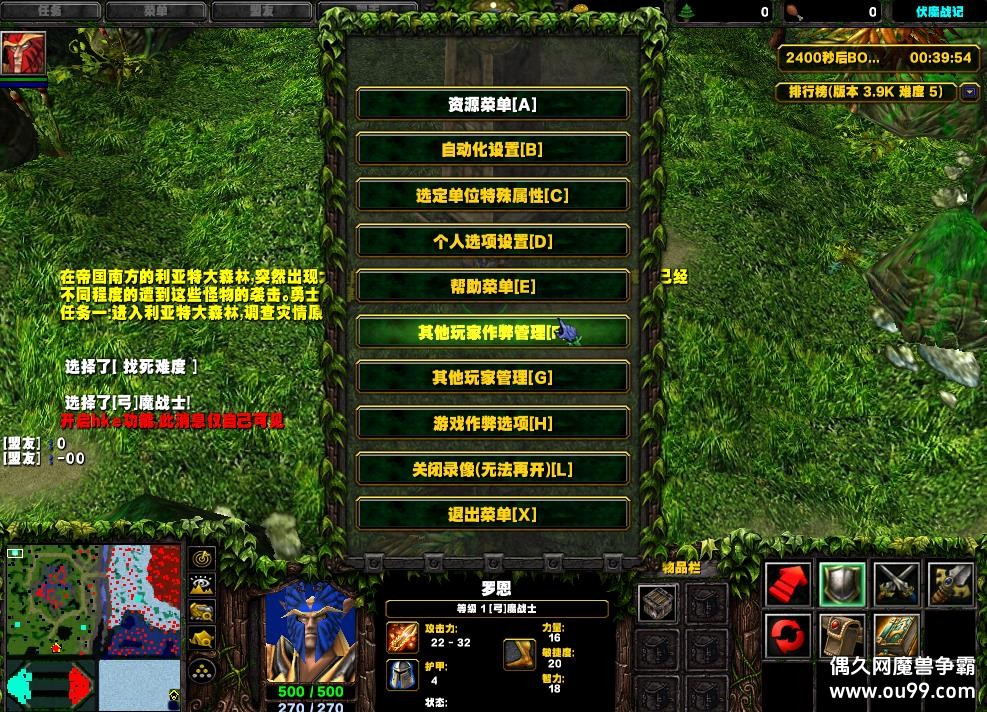Image resolution: width=987 pixels, height=712 pixels.
Task: Choose 自动化设置[B] automation settings
Action: (492, 150)
